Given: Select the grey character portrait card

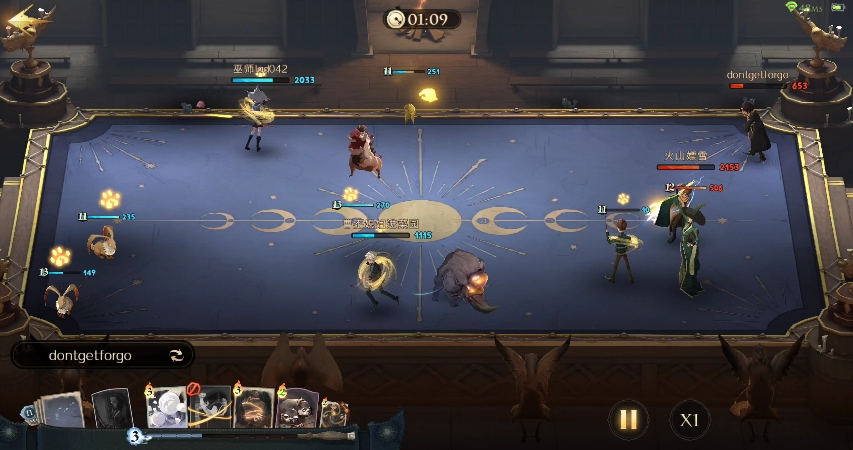Looking at the screenshot, I should pyautogui.click(x=112, y=408).
